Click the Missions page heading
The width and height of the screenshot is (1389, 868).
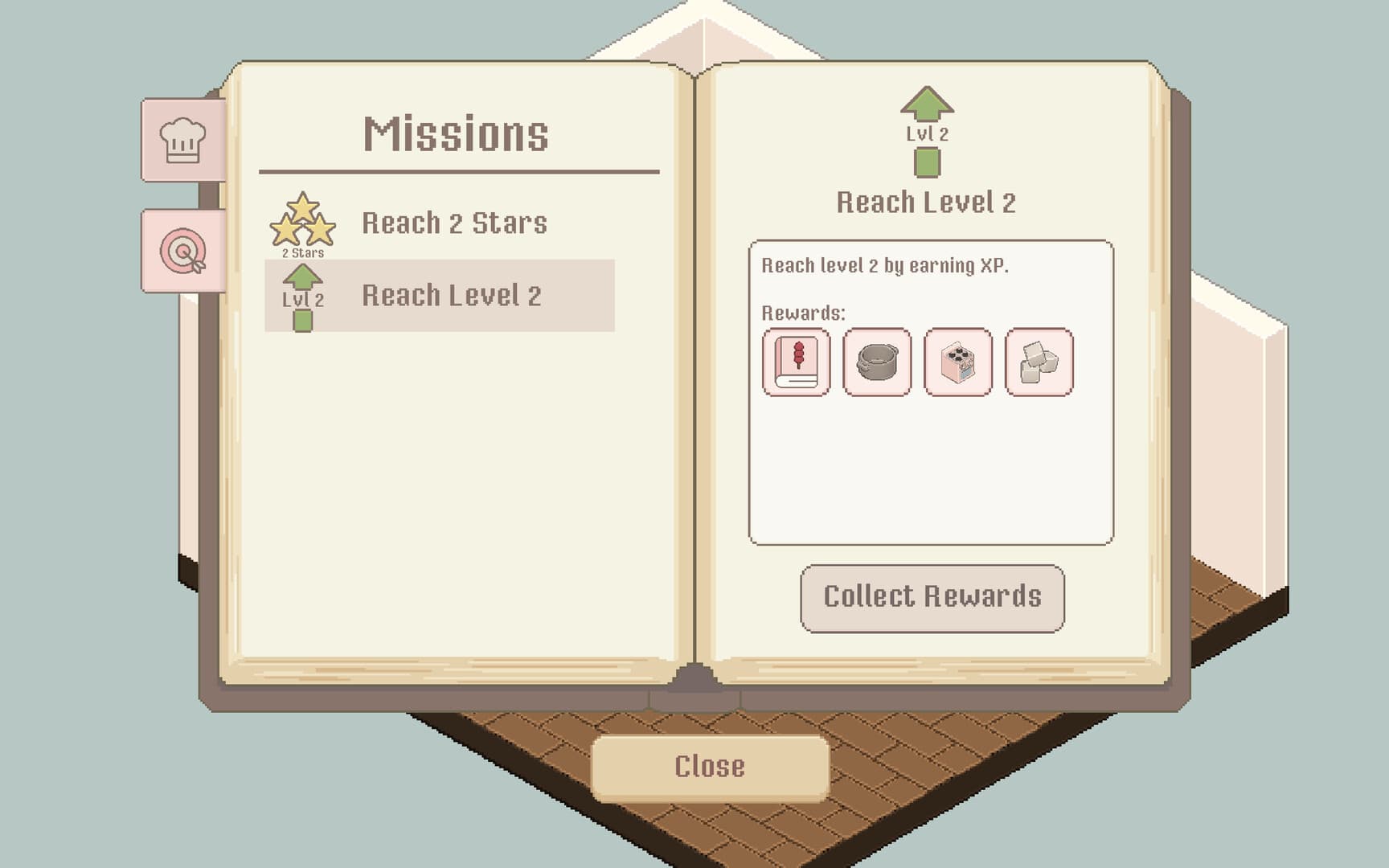coord(458,134)
